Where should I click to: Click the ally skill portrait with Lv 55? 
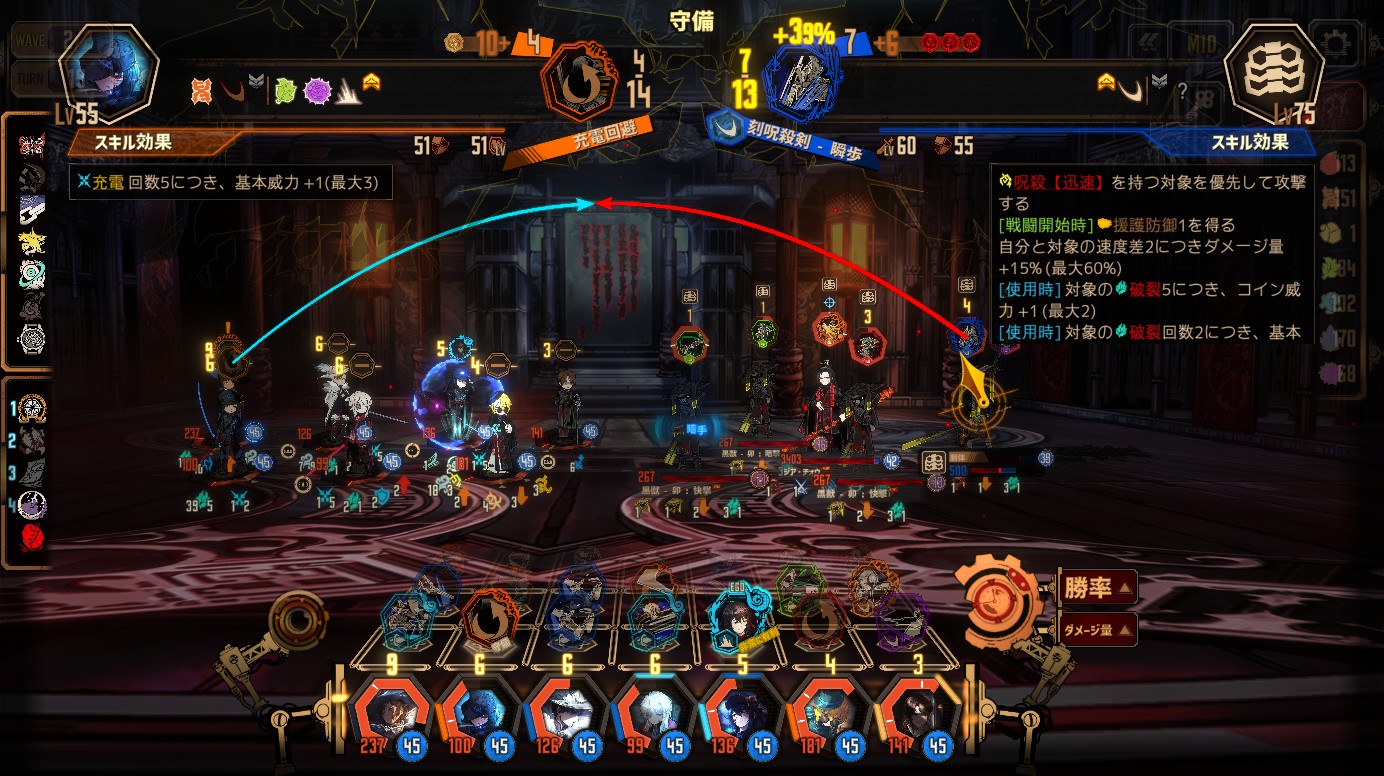pyautogui.click(x=108, y=72)
